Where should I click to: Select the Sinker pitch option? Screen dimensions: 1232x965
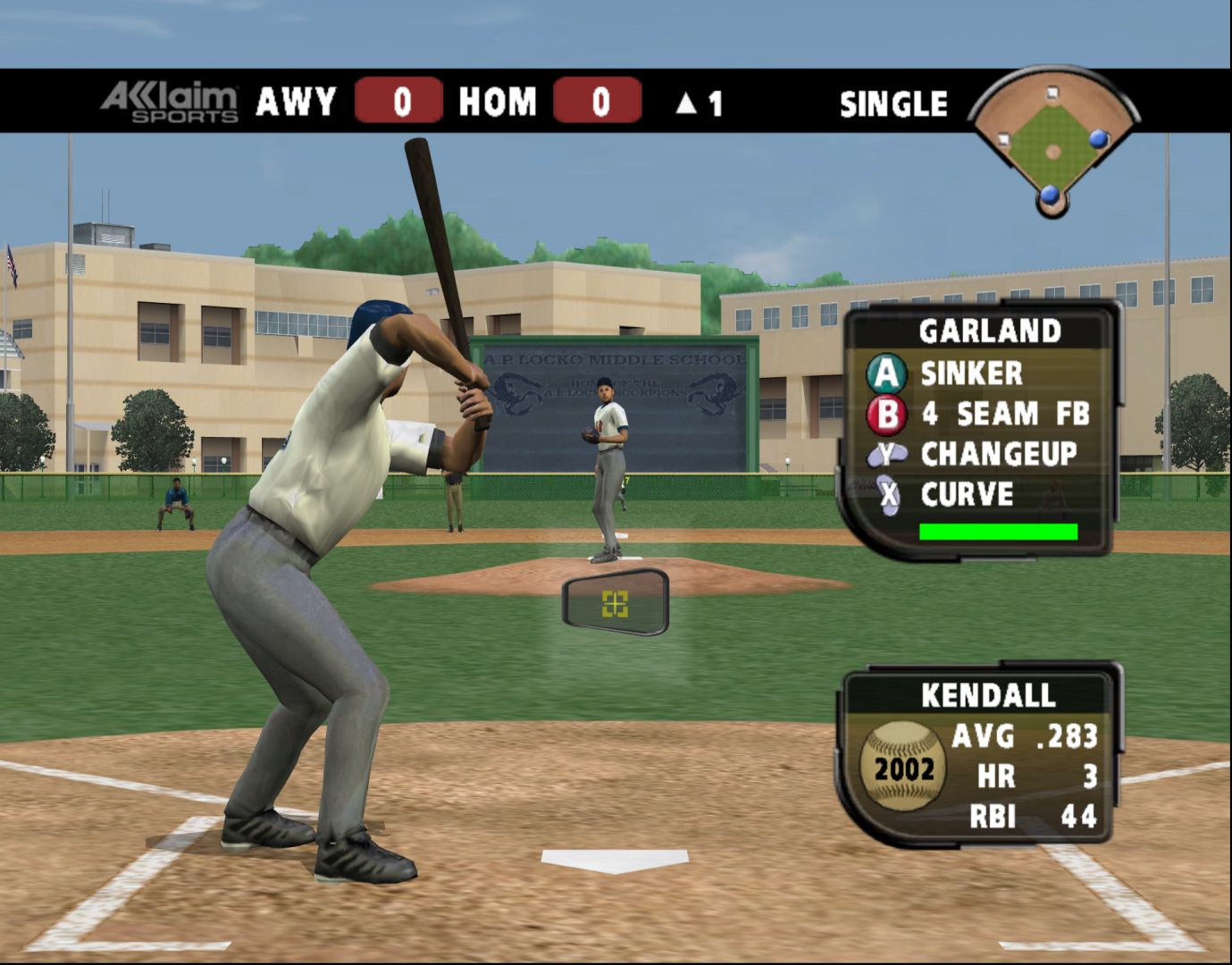(x=970, y=373)
